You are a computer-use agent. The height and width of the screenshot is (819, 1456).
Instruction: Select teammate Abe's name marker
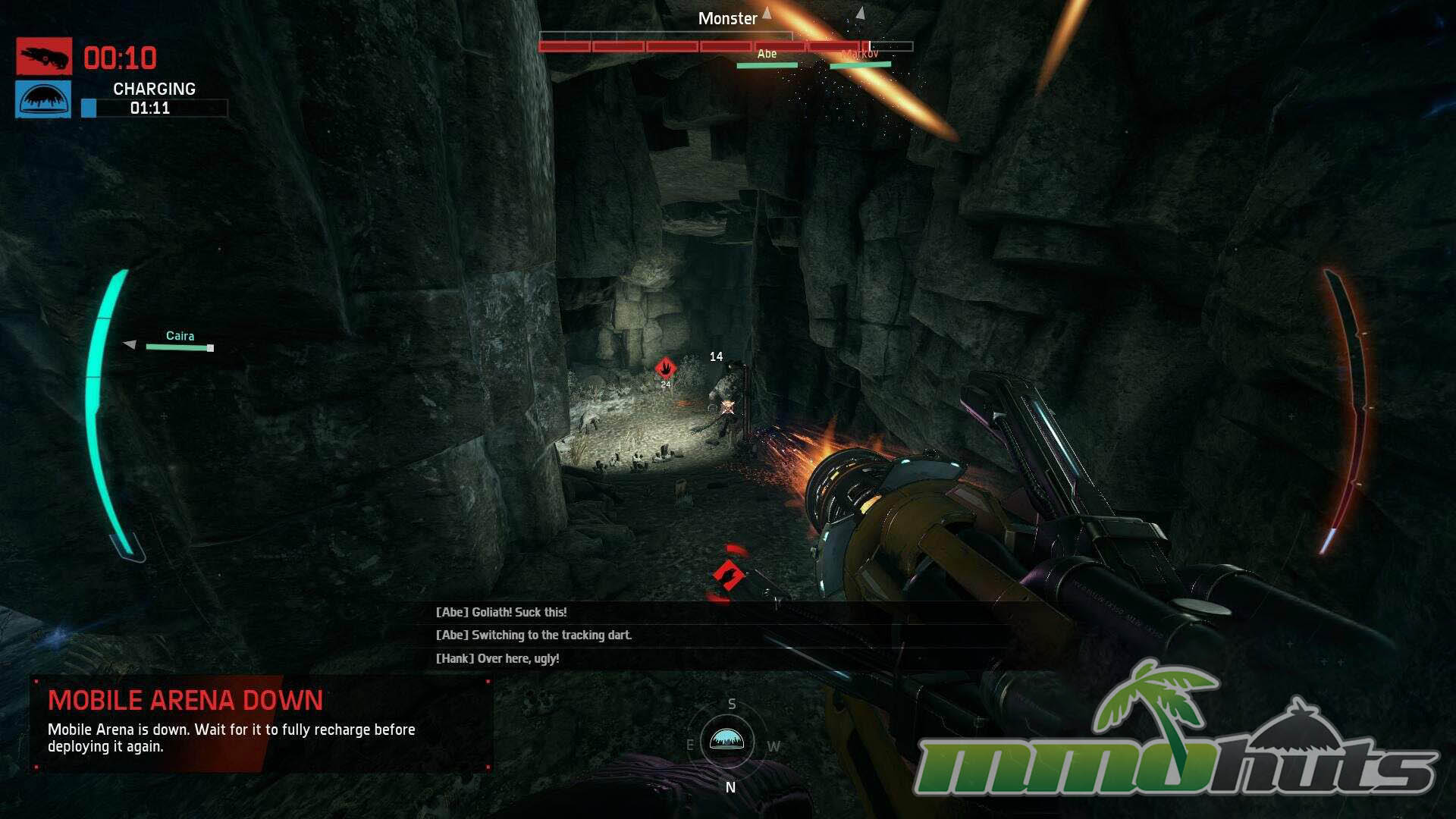[x=767, y=54]
